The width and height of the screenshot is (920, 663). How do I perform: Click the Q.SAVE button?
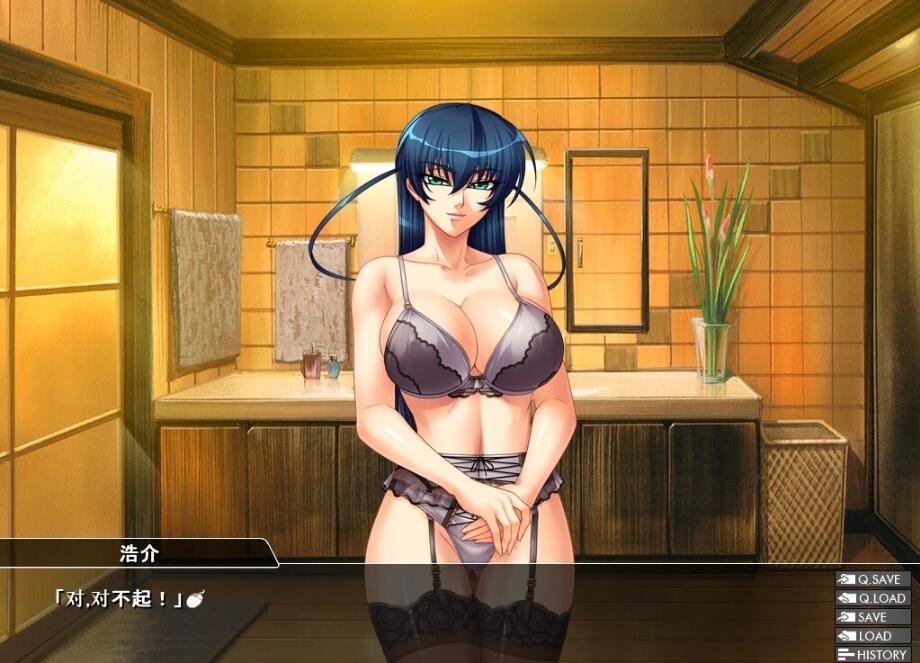point(873,579)
